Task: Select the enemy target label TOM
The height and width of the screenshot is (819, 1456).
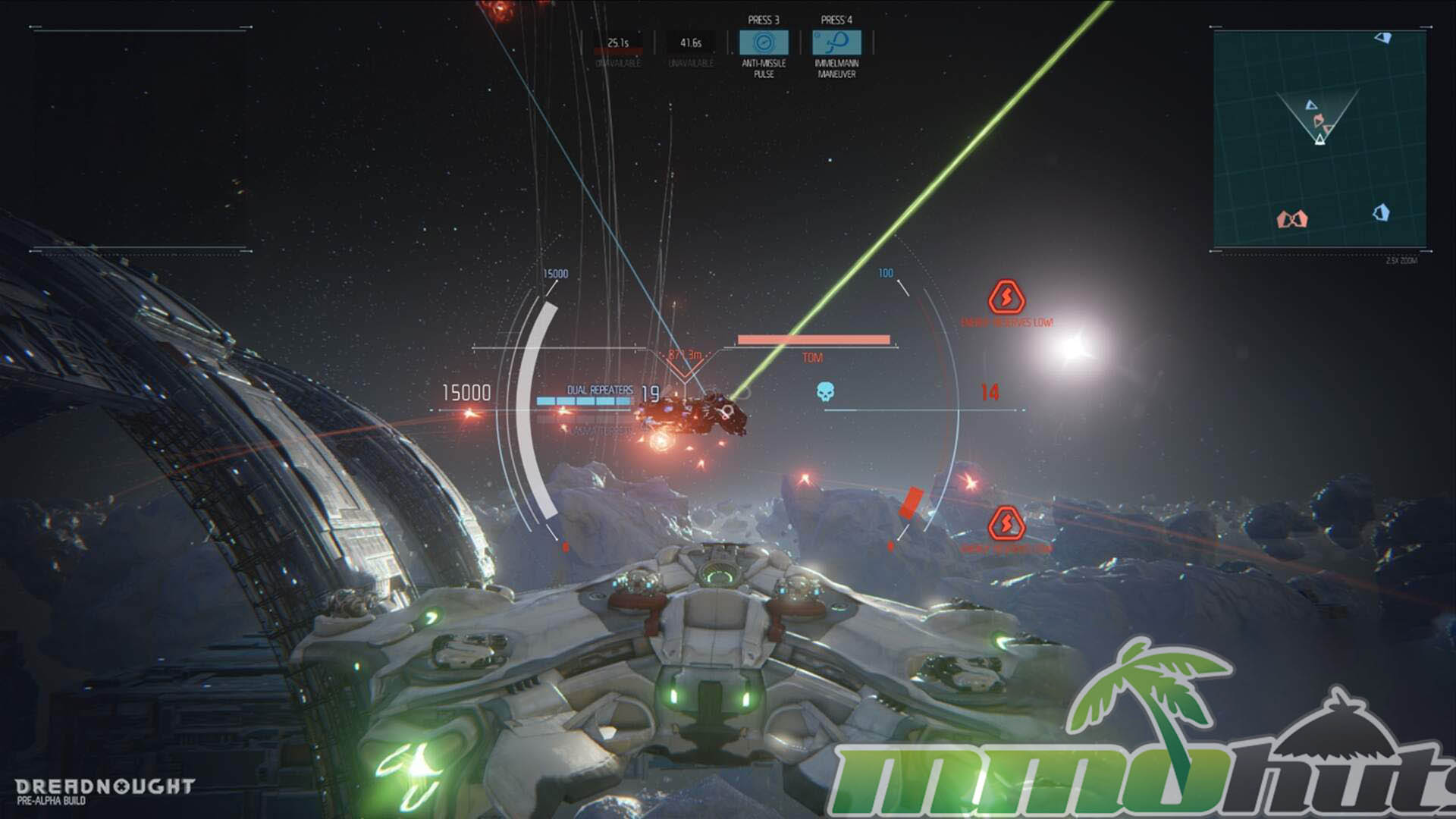Action: click(812, 357)
